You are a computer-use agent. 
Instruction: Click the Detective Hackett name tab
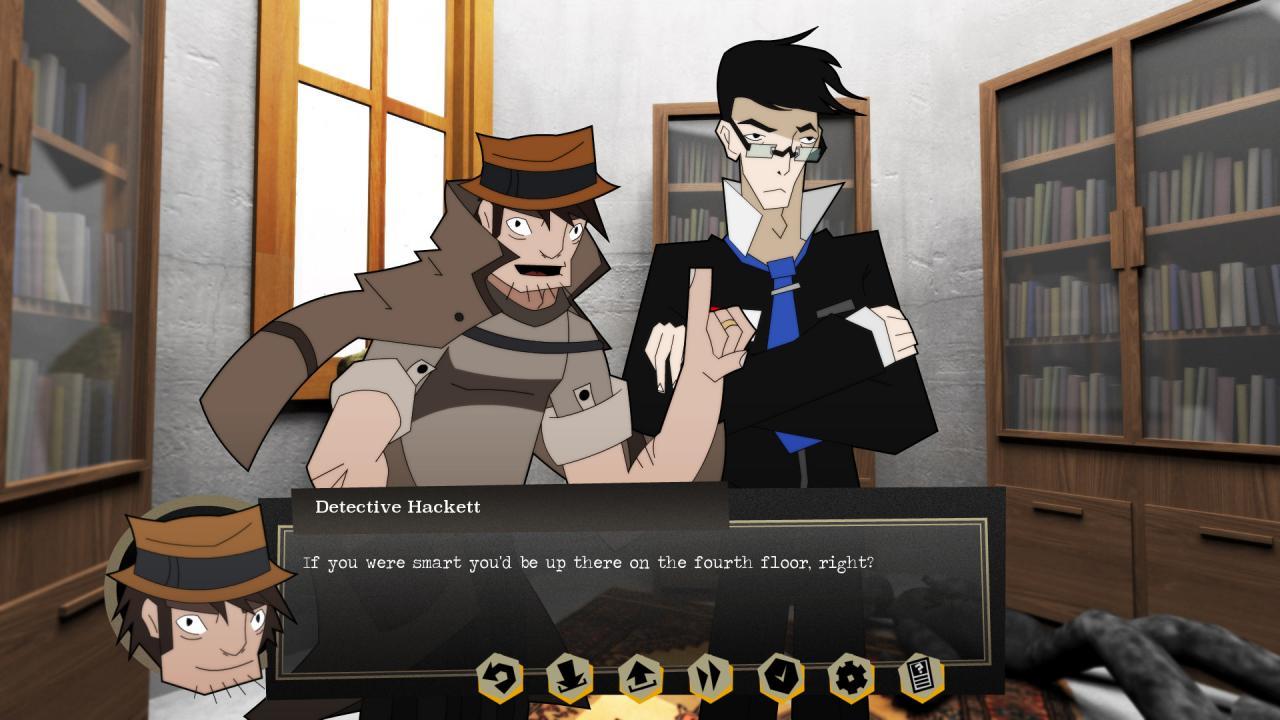coord(396,507)
